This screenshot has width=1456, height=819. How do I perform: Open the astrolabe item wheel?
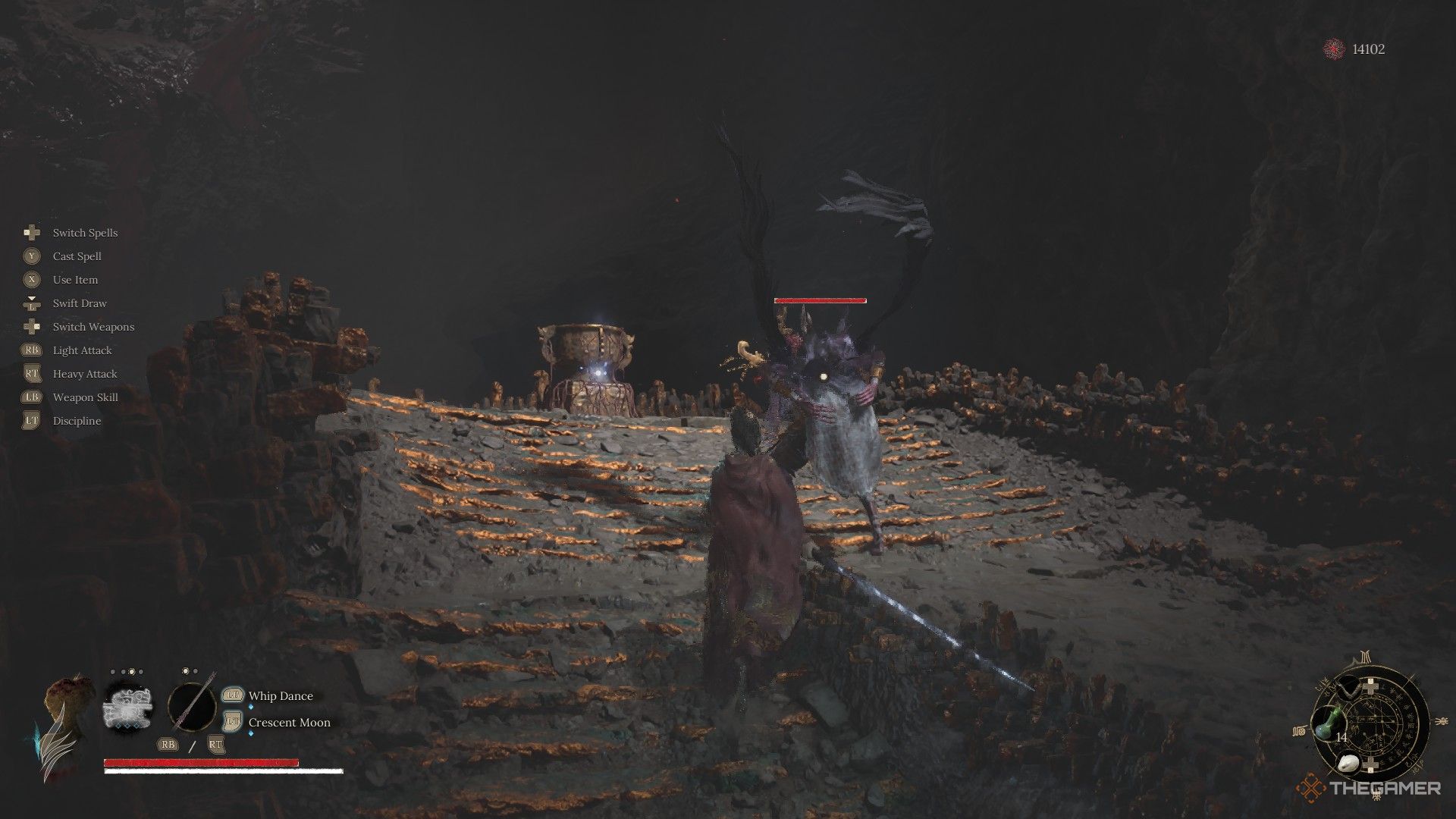[x=1374, y=720]
